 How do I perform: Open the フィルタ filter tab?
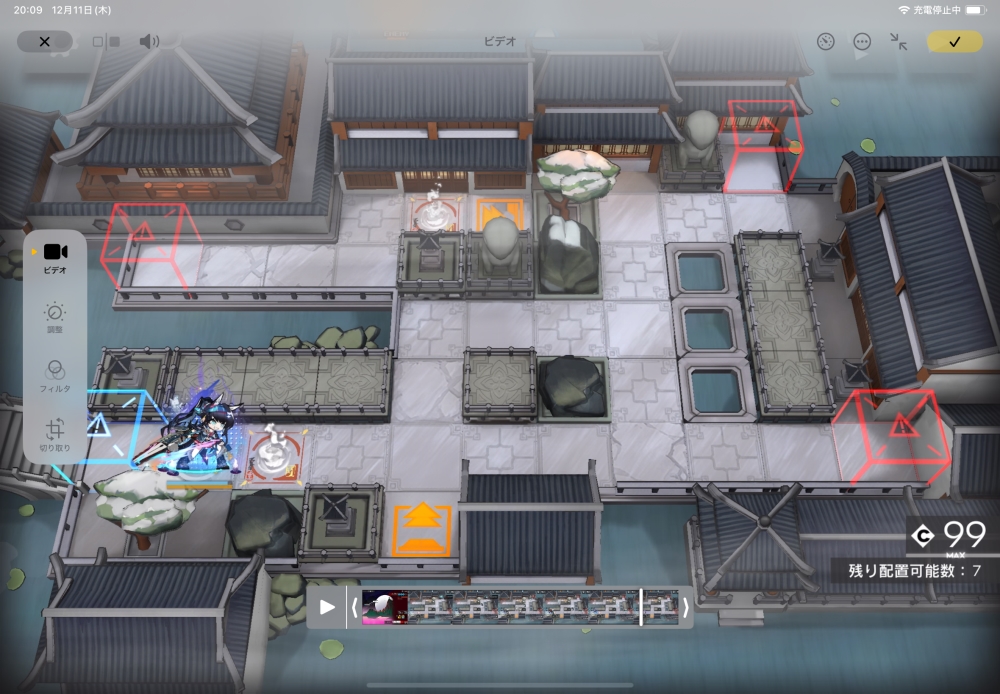[x=55, y=376]
